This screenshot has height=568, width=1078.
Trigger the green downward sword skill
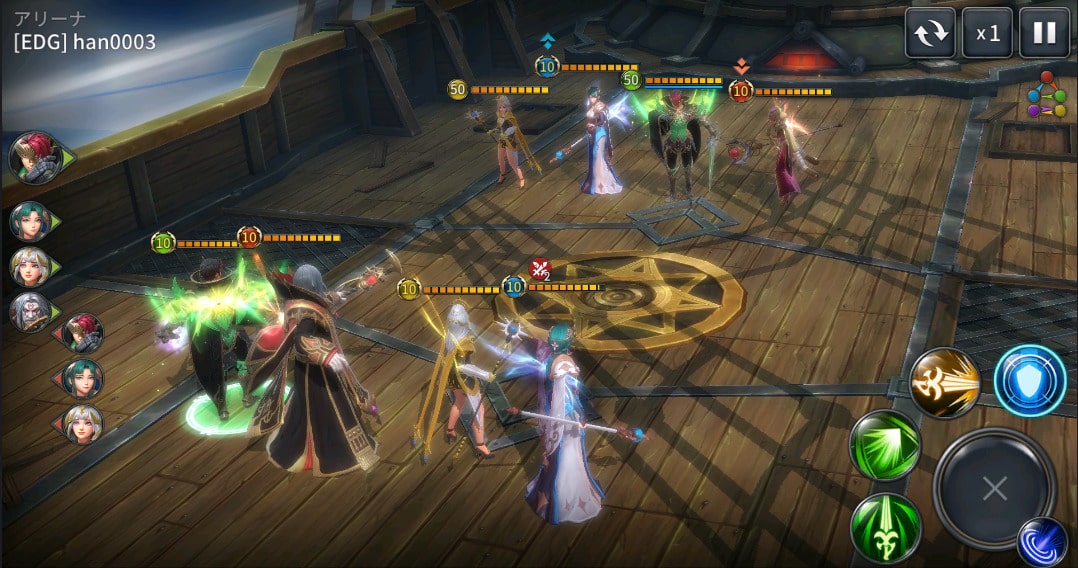click(885, 527)
